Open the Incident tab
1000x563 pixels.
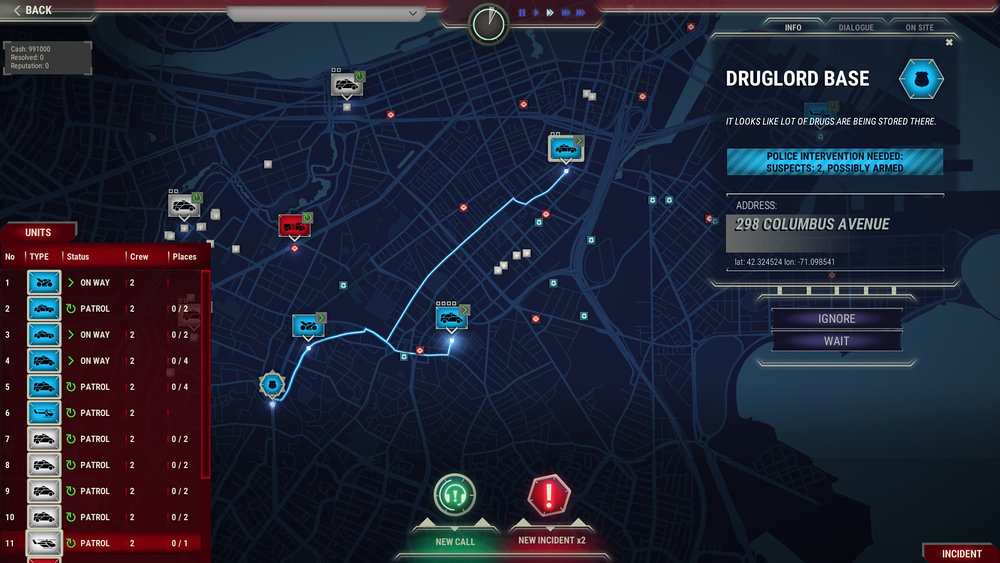[x=961, y=553]
